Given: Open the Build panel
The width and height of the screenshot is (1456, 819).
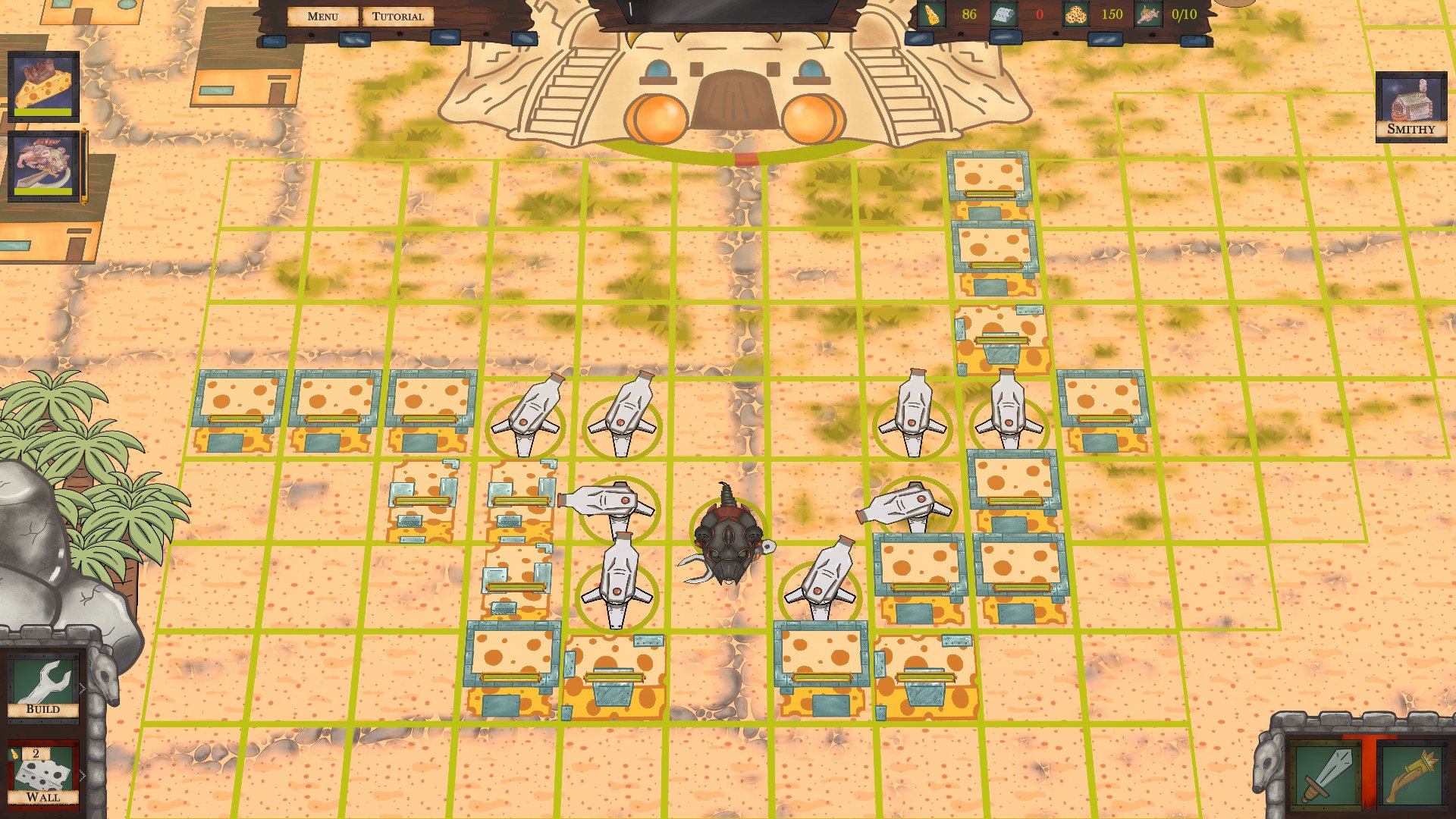Looking at the screenshot, I should (x=43, y=687).
